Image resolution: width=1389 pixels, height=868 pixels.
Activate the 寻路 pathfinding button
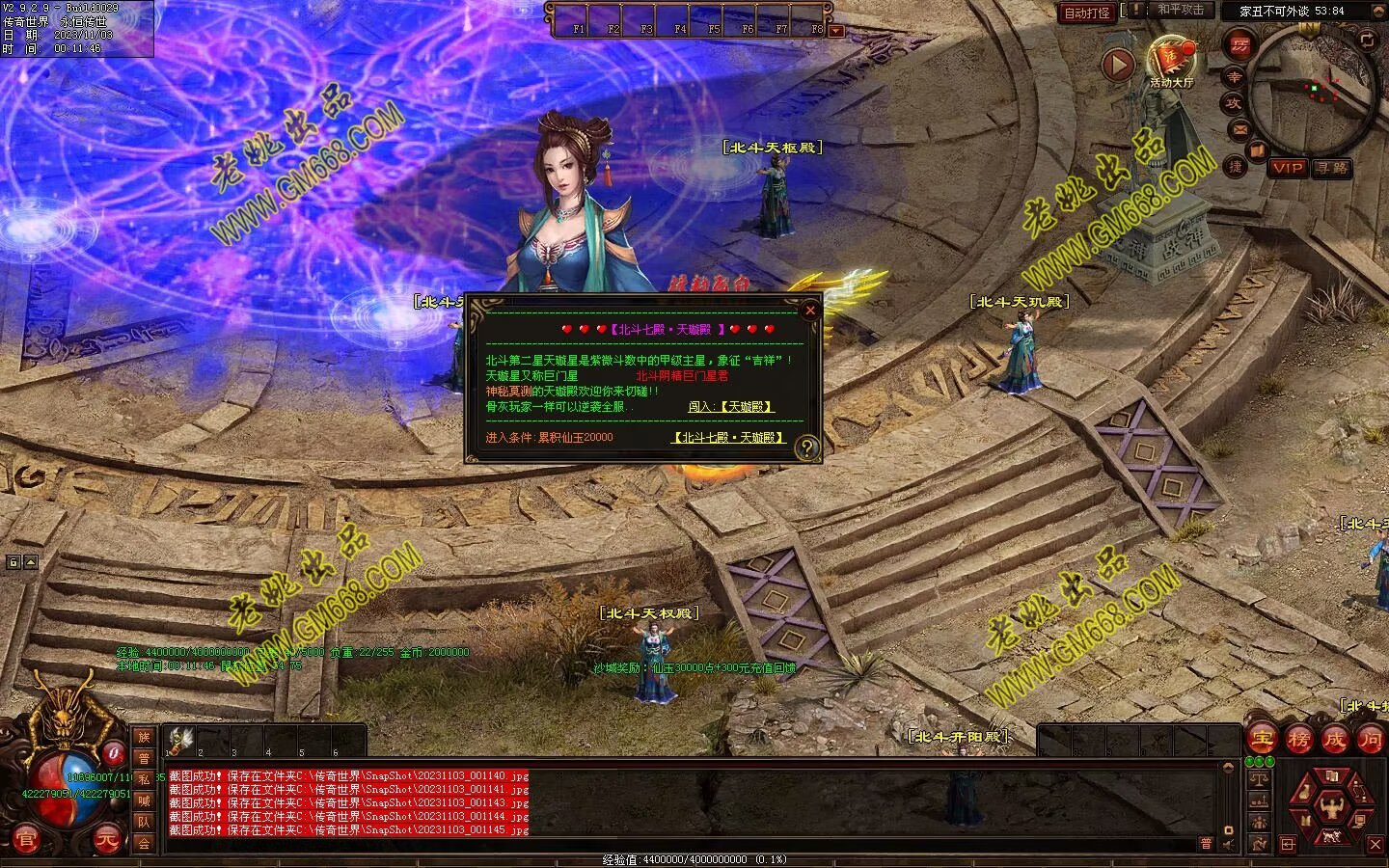[1331, 168]
